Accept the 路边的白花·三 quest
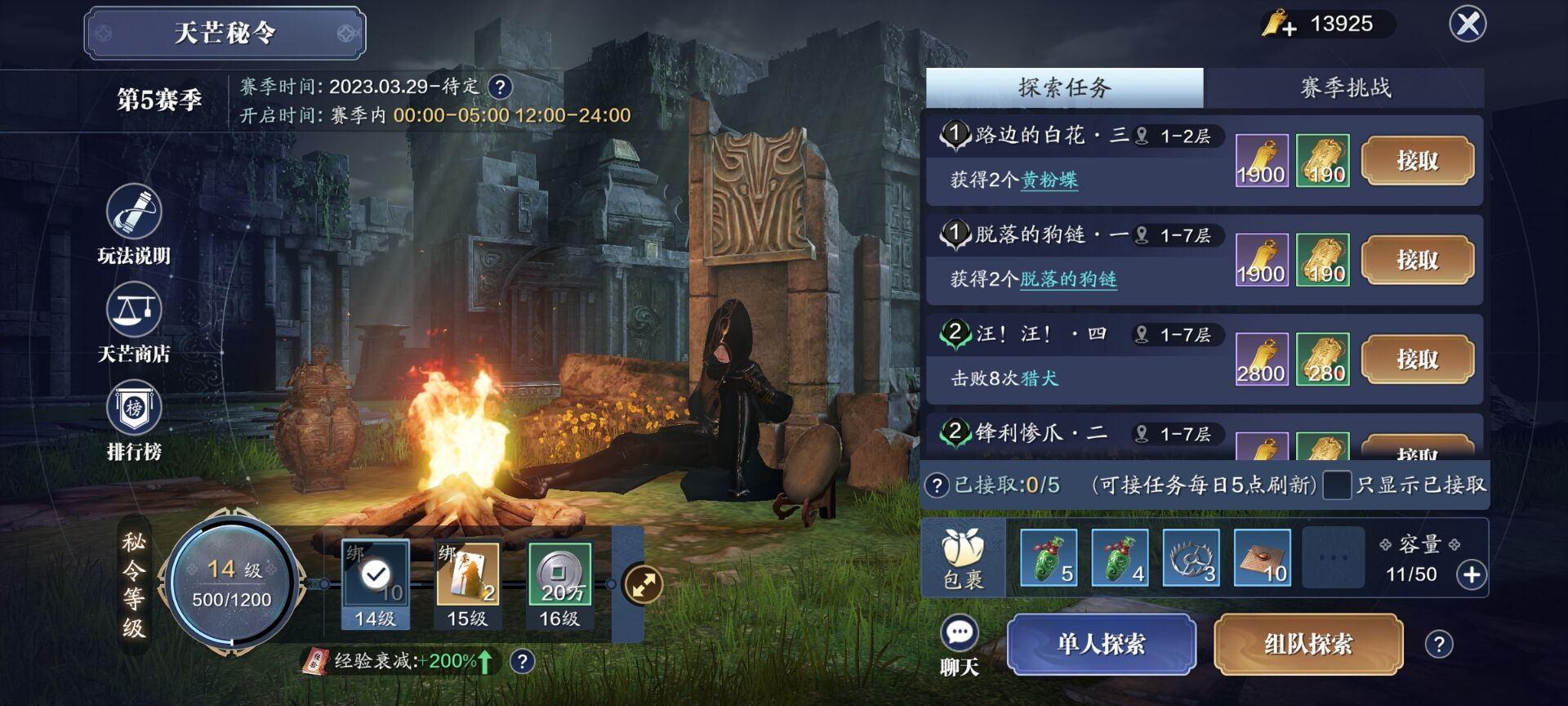Viewport: 1568px width, 706px height. [x=1417, y=161]
